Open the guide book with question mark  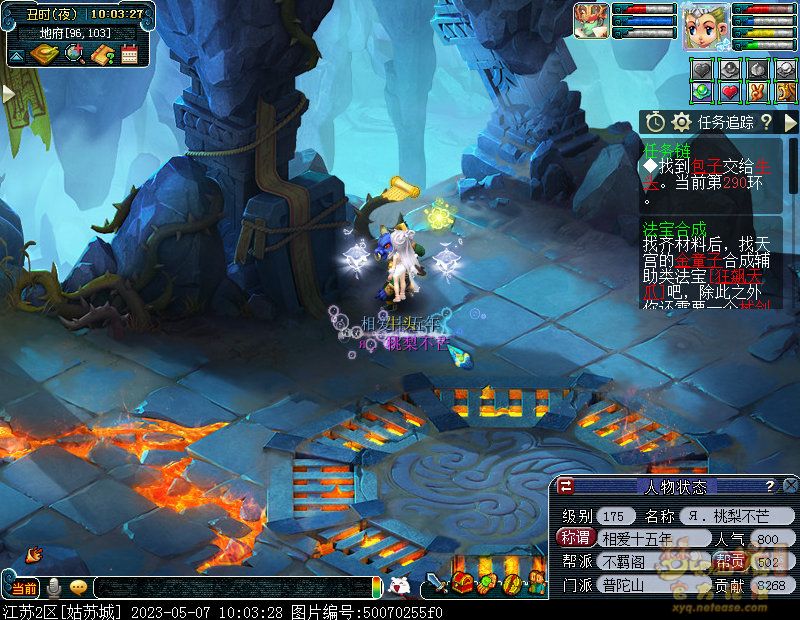(101, 54)
